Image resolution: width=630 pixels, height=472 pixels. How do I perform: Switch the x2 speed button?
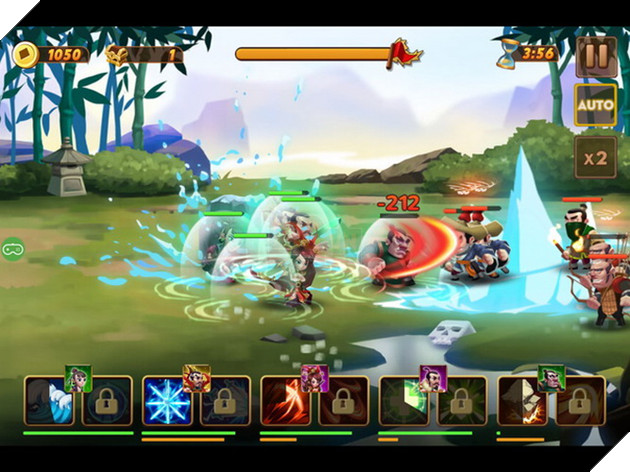(x=596, y=157)
